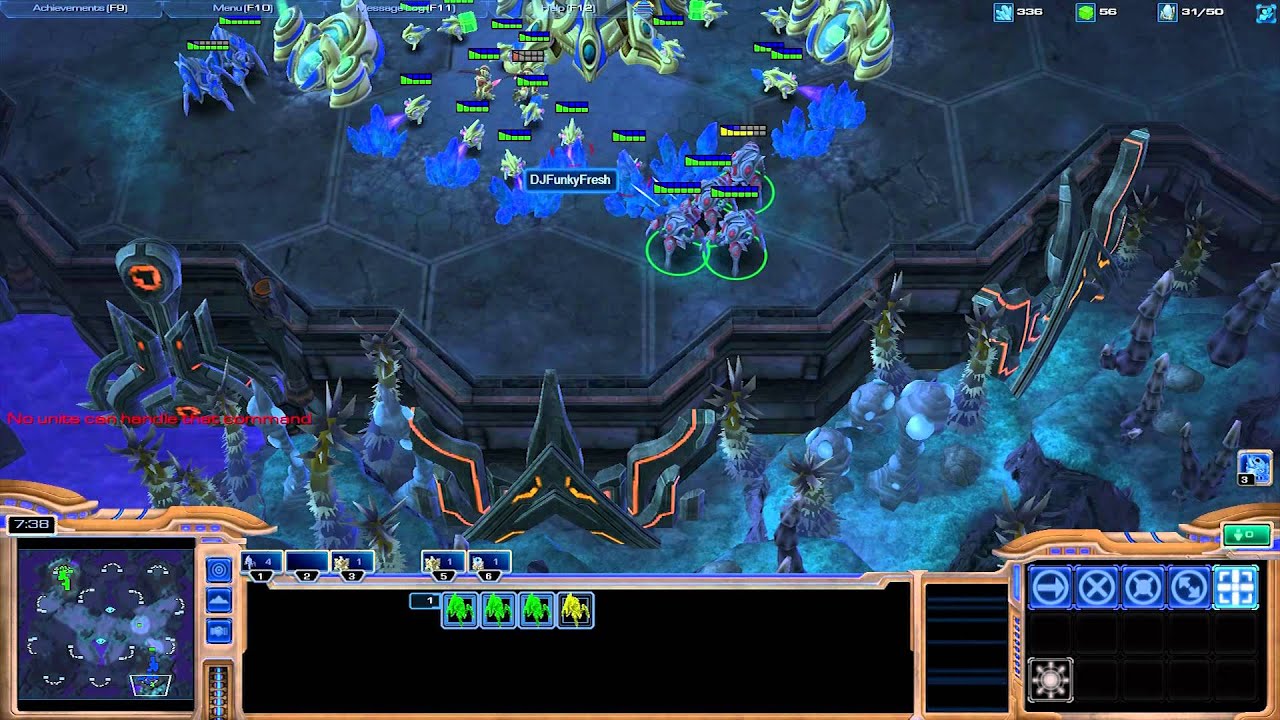The width and height of the screenshot is (1280, 720).
Task: Activate the Hold Position command
Action: click(1143, 587)
